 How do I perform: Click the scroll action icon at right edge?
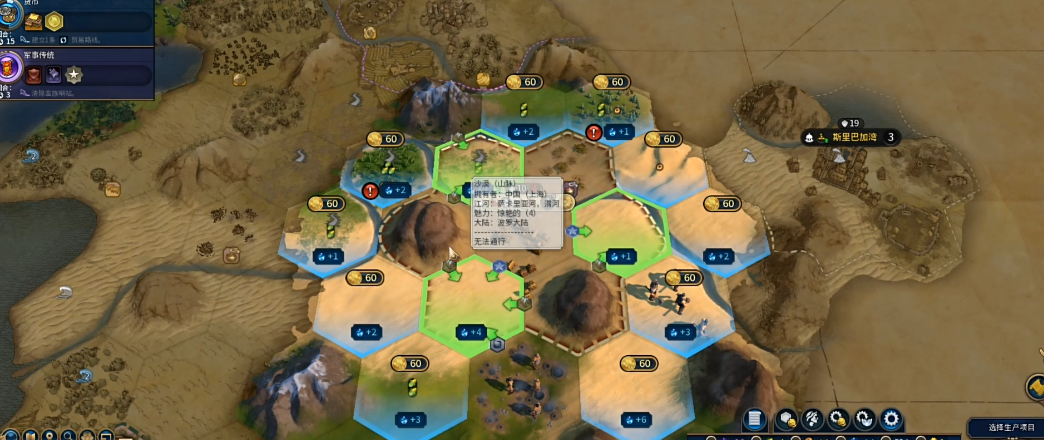click(1035, 387)
